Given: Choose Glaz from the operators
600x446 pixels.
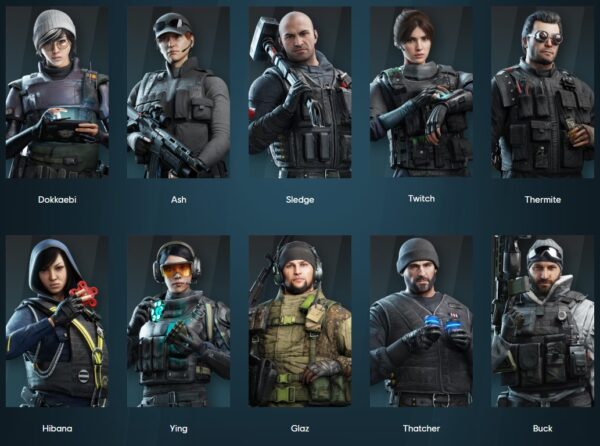Looking at the screenshot, I should [x=299, y=322].
